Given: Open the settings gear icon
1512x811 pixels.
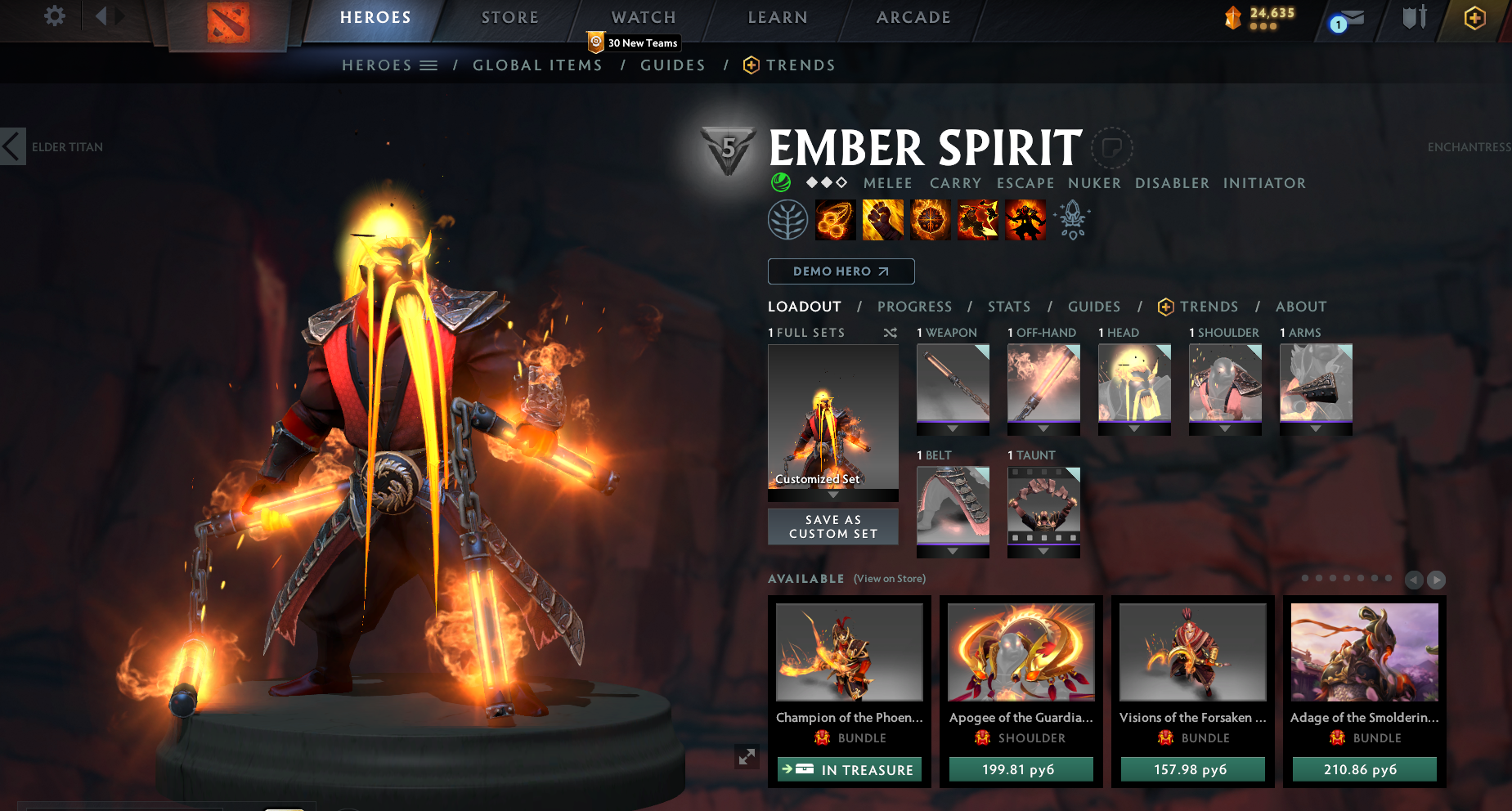Looking at the screenshot, I should click(54, 16).
